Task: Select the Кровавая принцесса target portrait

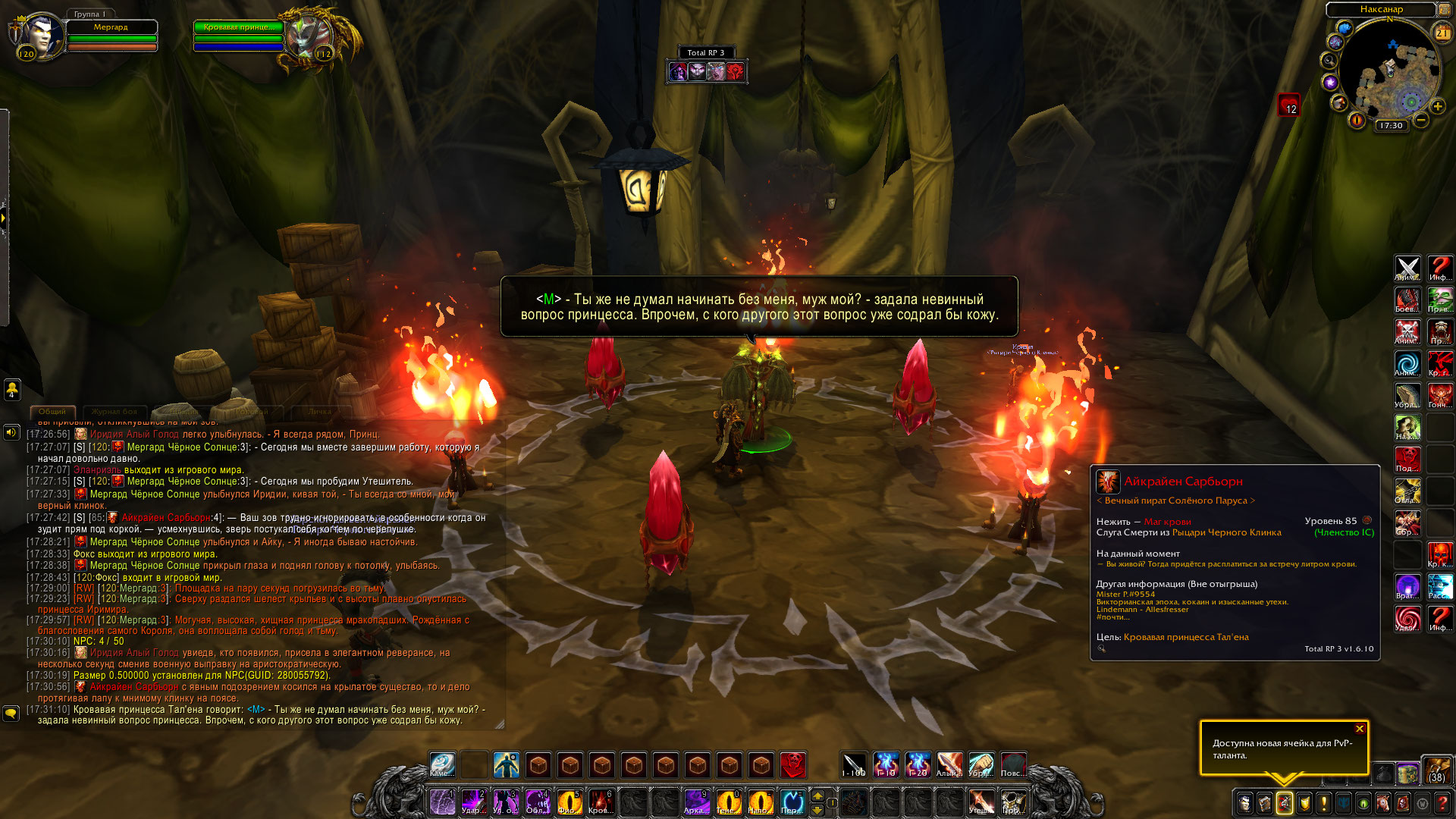Action: pos(309,36)
